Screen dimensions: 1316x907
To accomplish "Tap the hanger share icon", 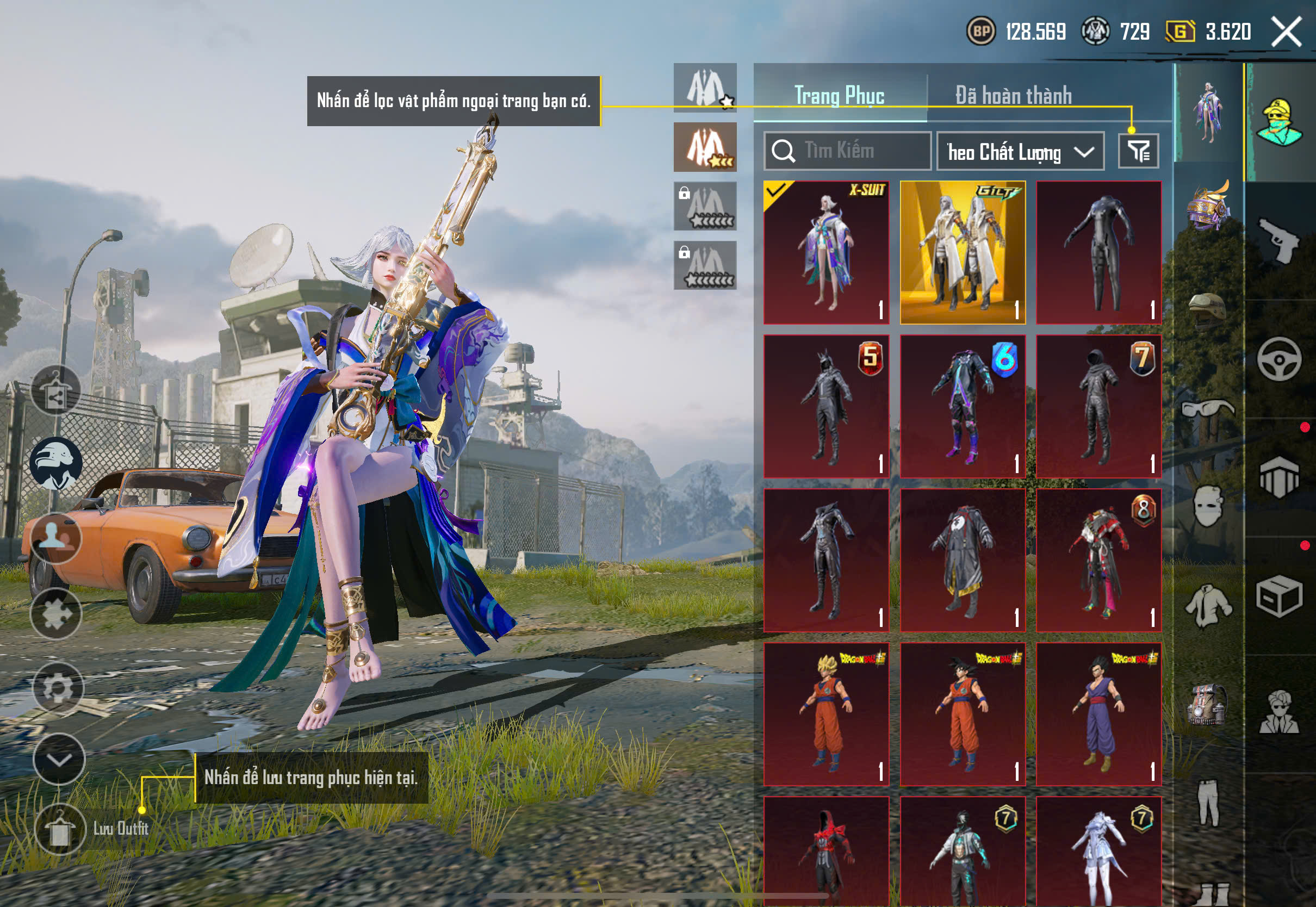I will pyautogui.click(x=55, y=390).
